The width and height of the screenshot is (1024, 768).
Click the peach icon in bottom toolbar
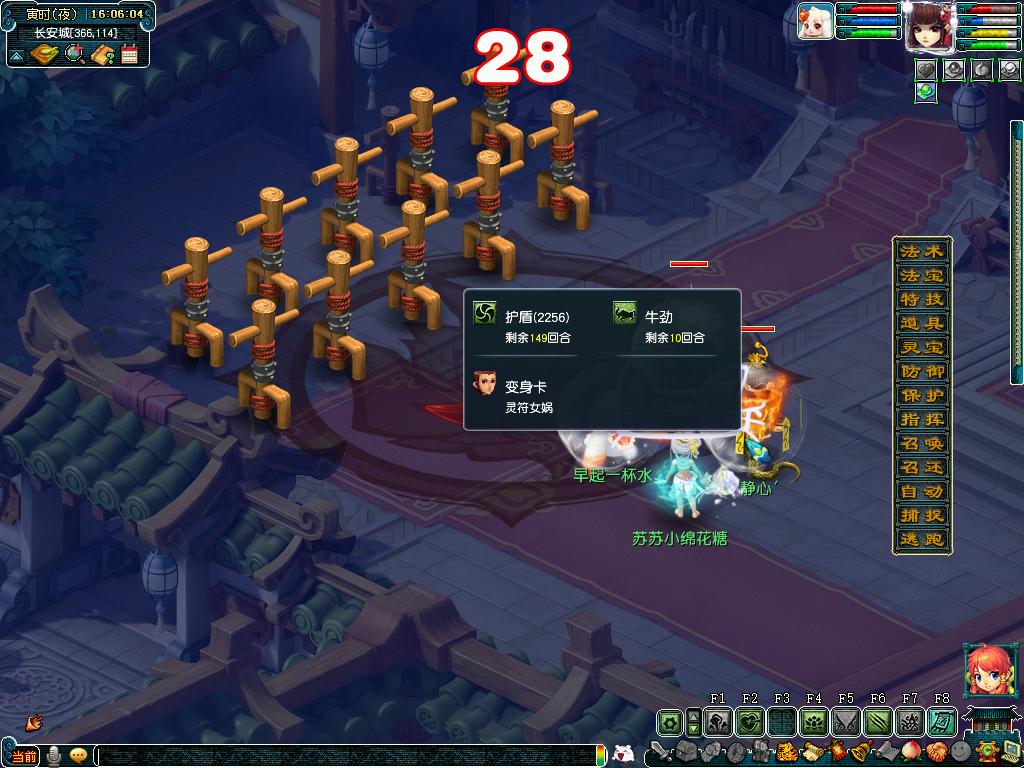pyautogui.click(x=910, y=751)
